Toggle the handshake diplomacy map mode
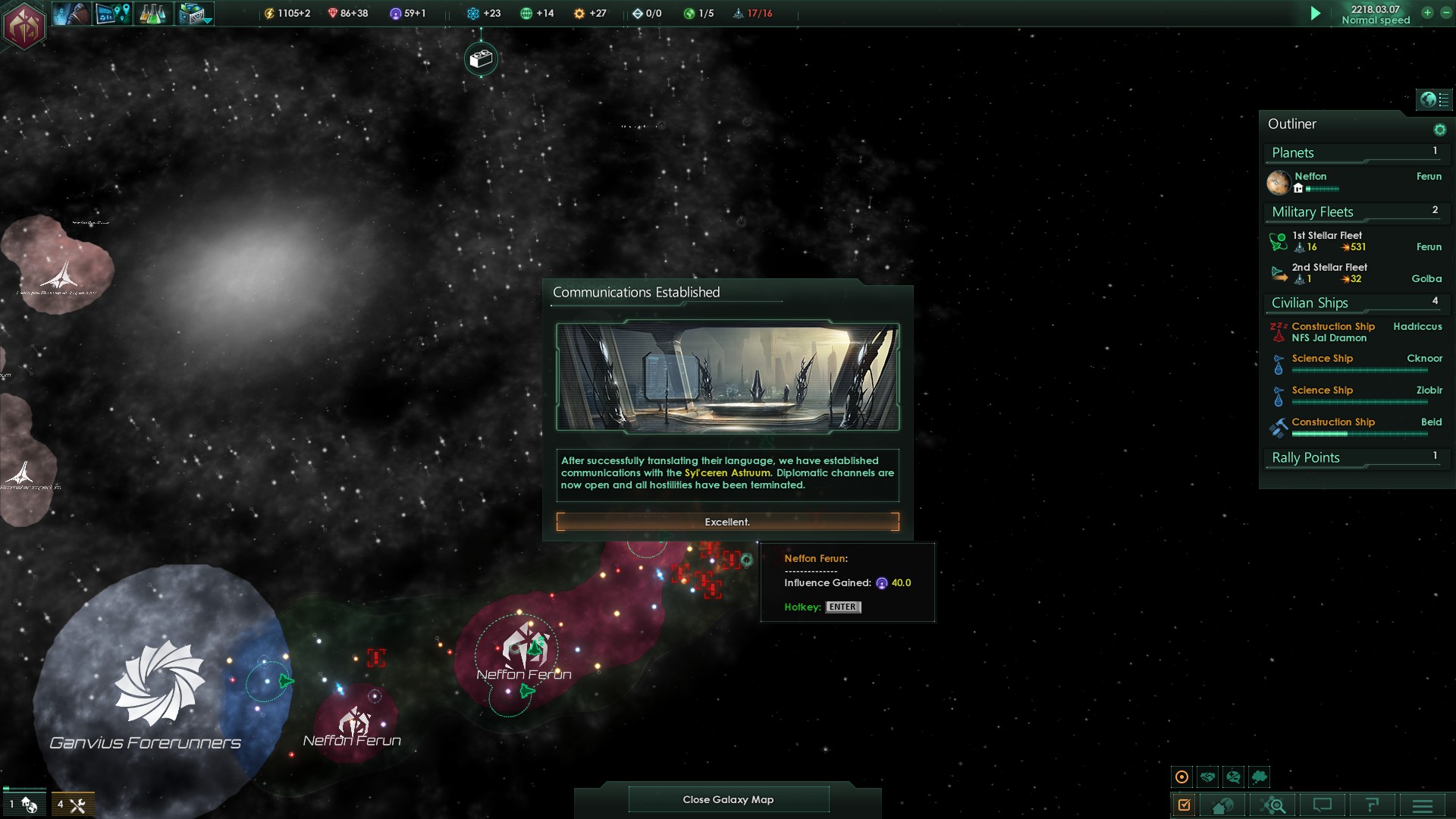Image resolution: width=1456 pixels, height=819 pixels. (x=1208, y=777)
